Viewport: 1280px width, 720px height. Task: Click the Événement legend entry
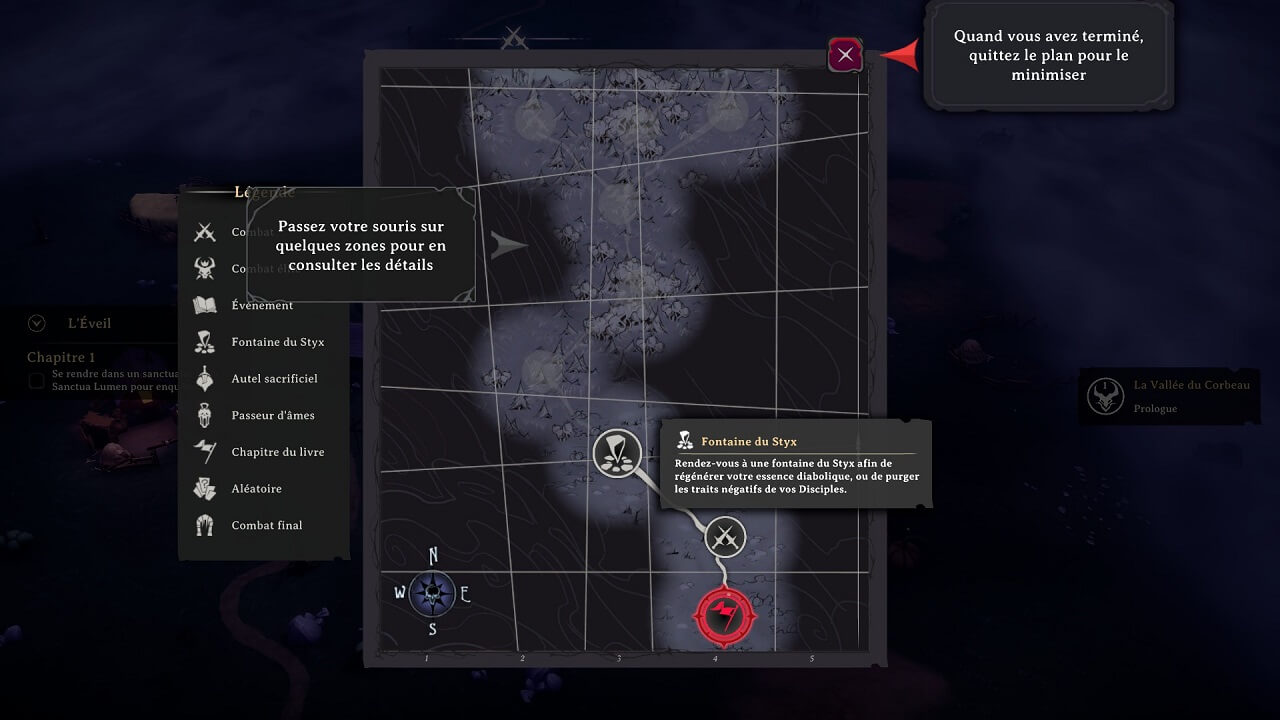[x=262, y=305]
